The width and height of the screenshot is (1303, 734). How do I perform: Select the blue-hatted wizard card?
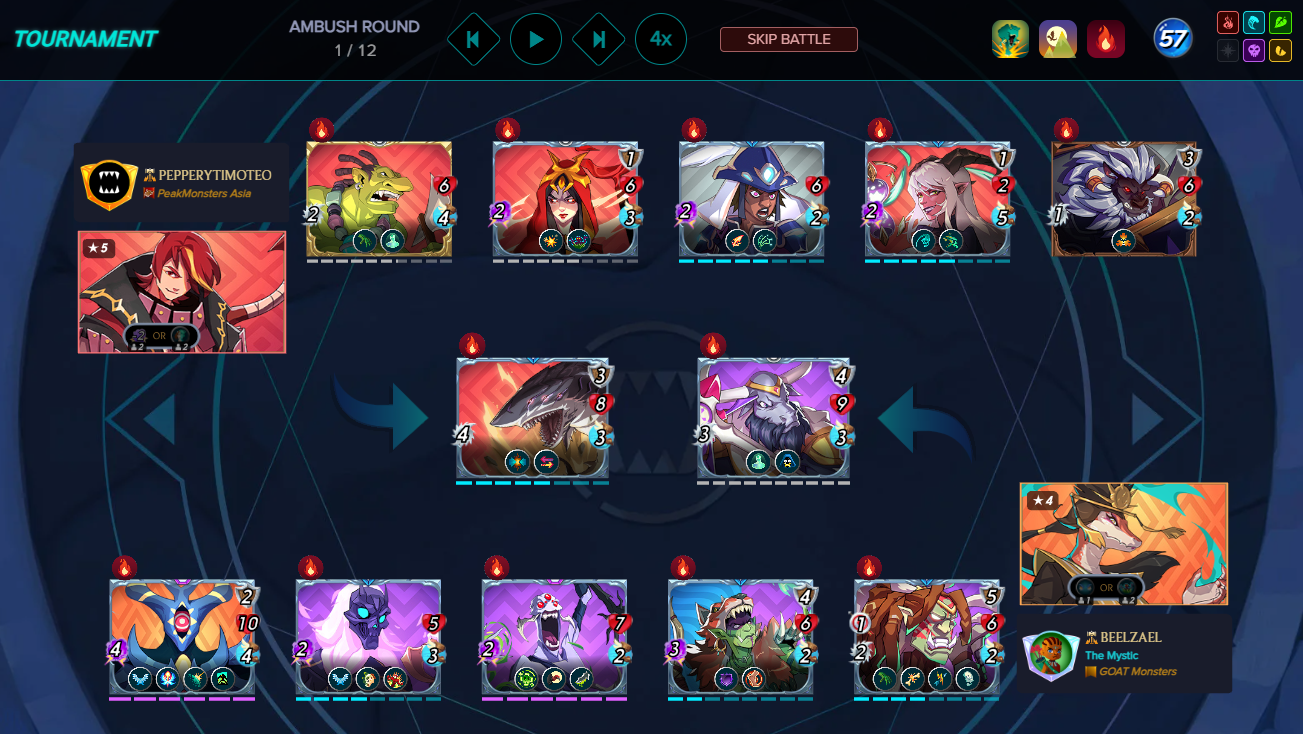751,198
